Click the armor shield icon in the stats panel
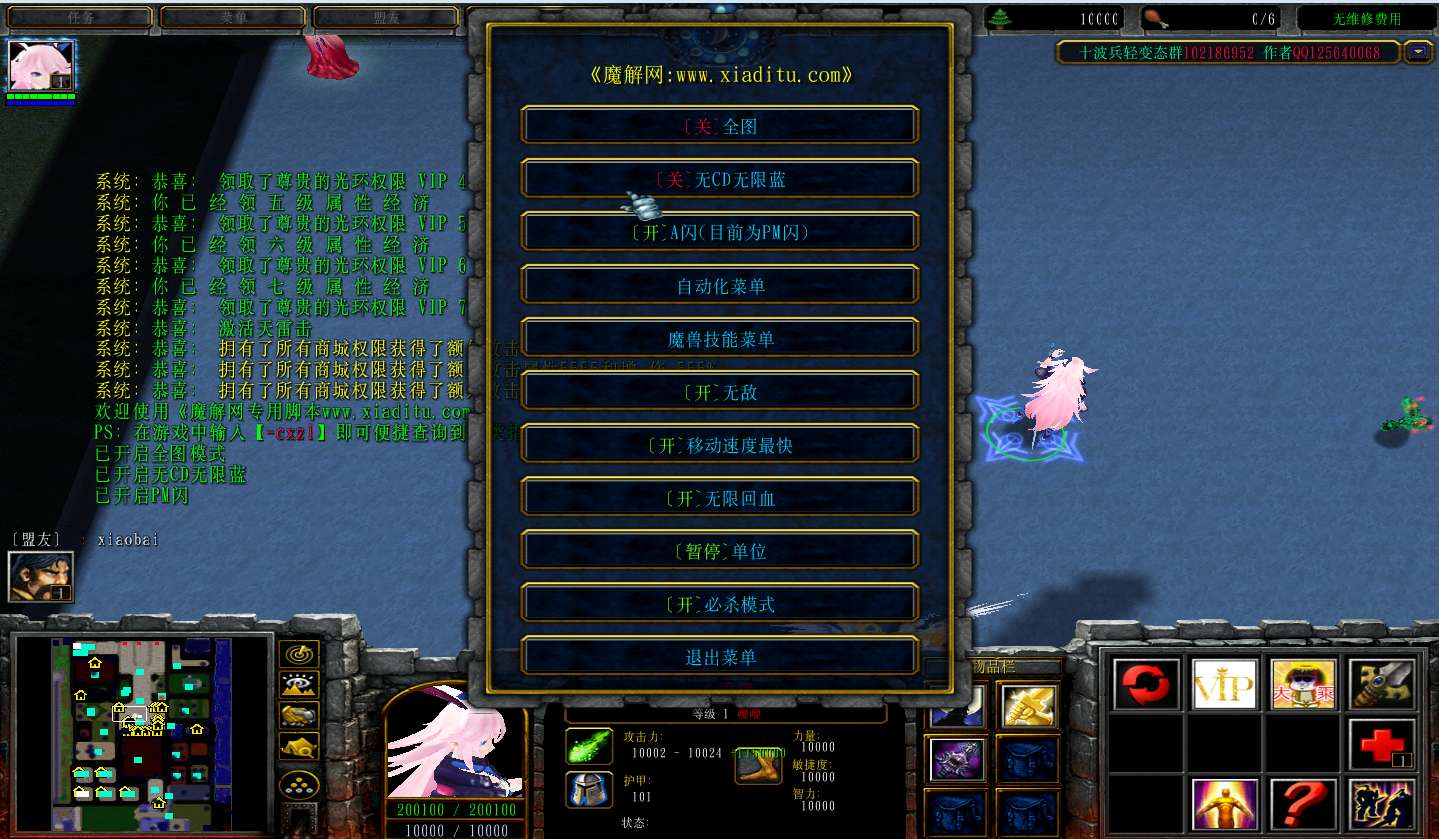The height and width of the screenshot is (839, 1439). pyautogui.click(x=588, y=790)
